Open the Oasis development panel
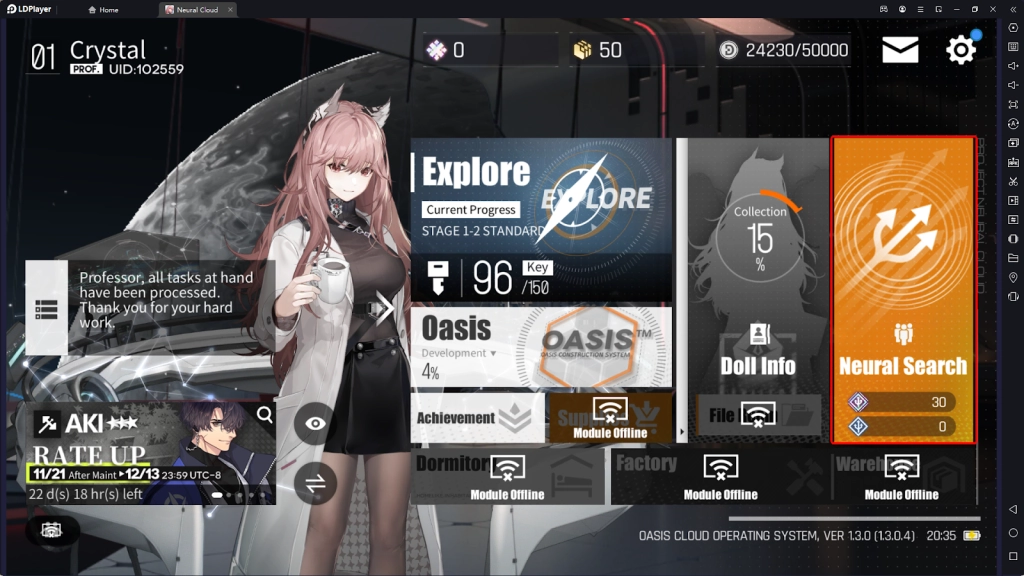The image size is (1024, 576). (x=541, y=346)
